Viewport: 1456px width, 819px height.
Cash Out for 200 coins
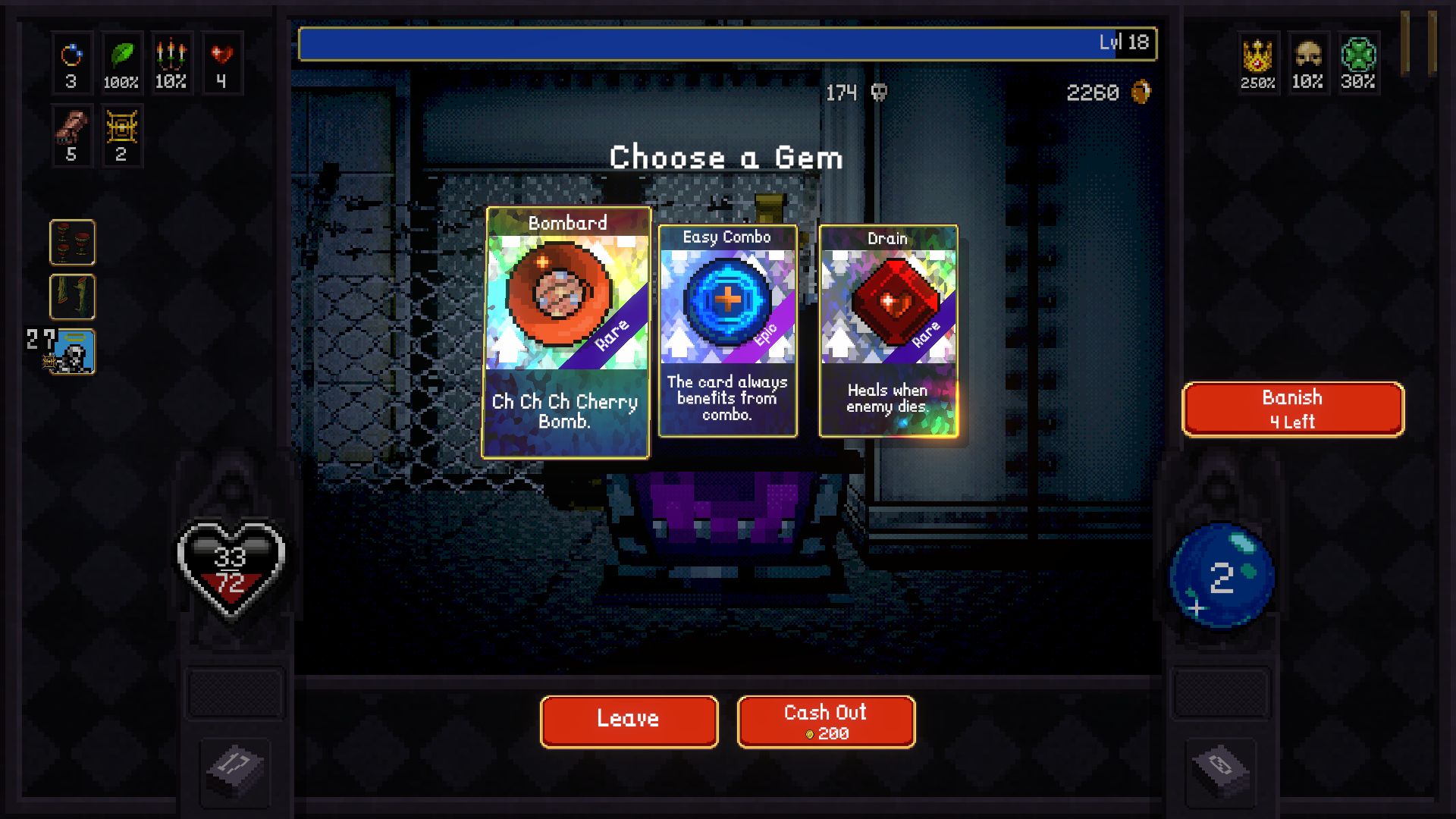[x=825, y=721]
